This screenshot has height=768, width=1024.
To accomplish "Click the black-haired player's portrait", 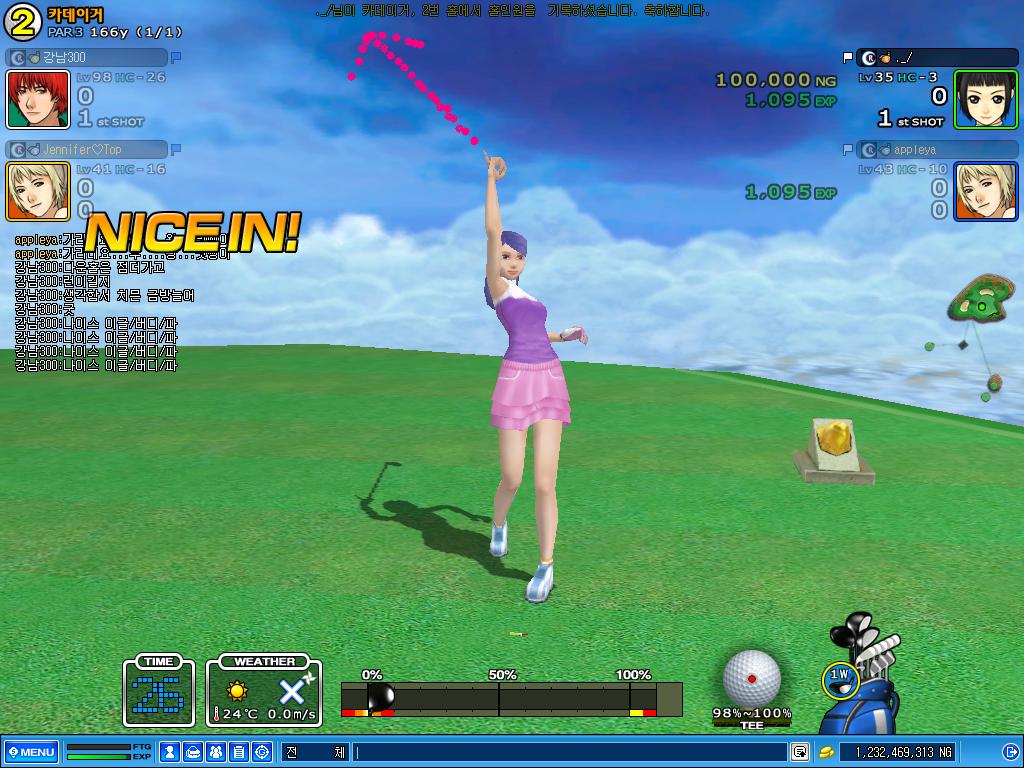I will click(985, 99).
